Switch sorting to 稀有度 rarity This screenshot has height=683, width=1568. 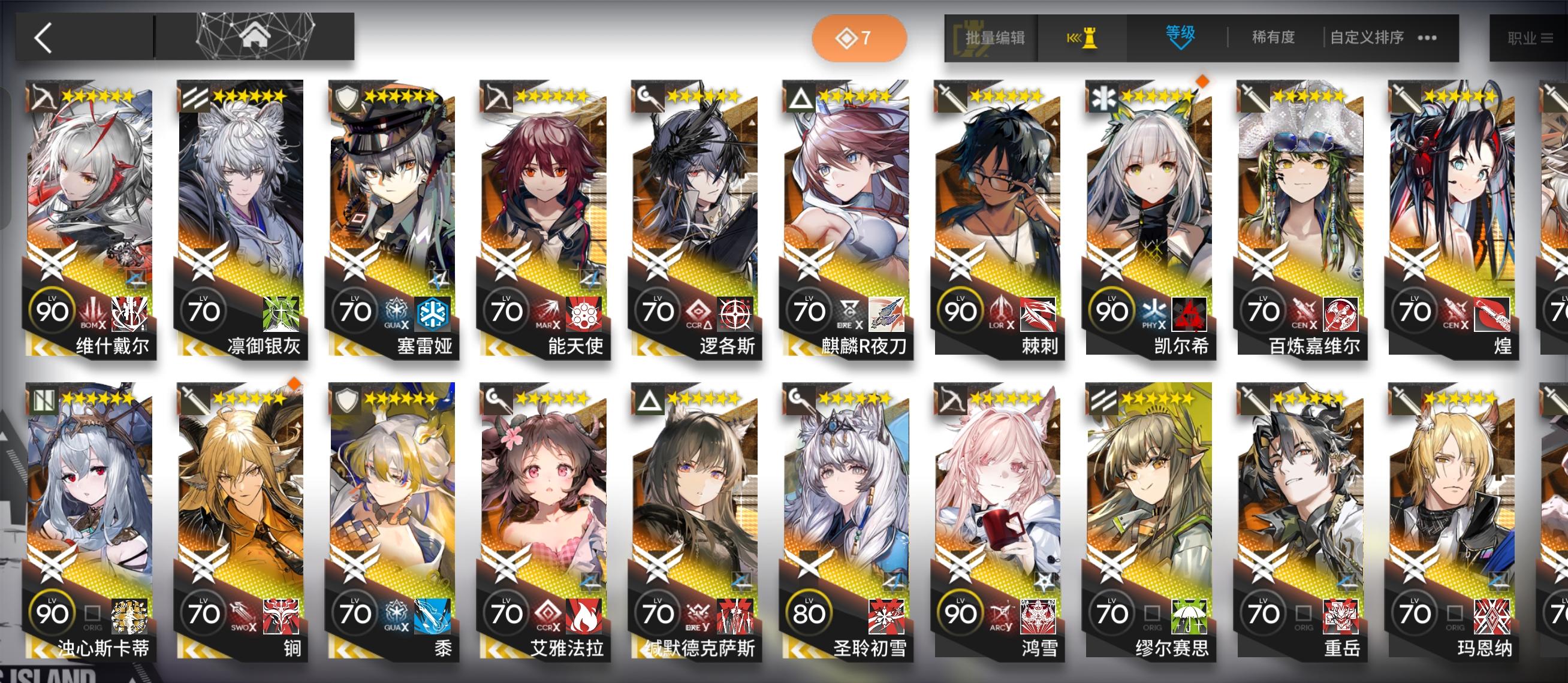pyautogui.click(x=1273, y=37)
